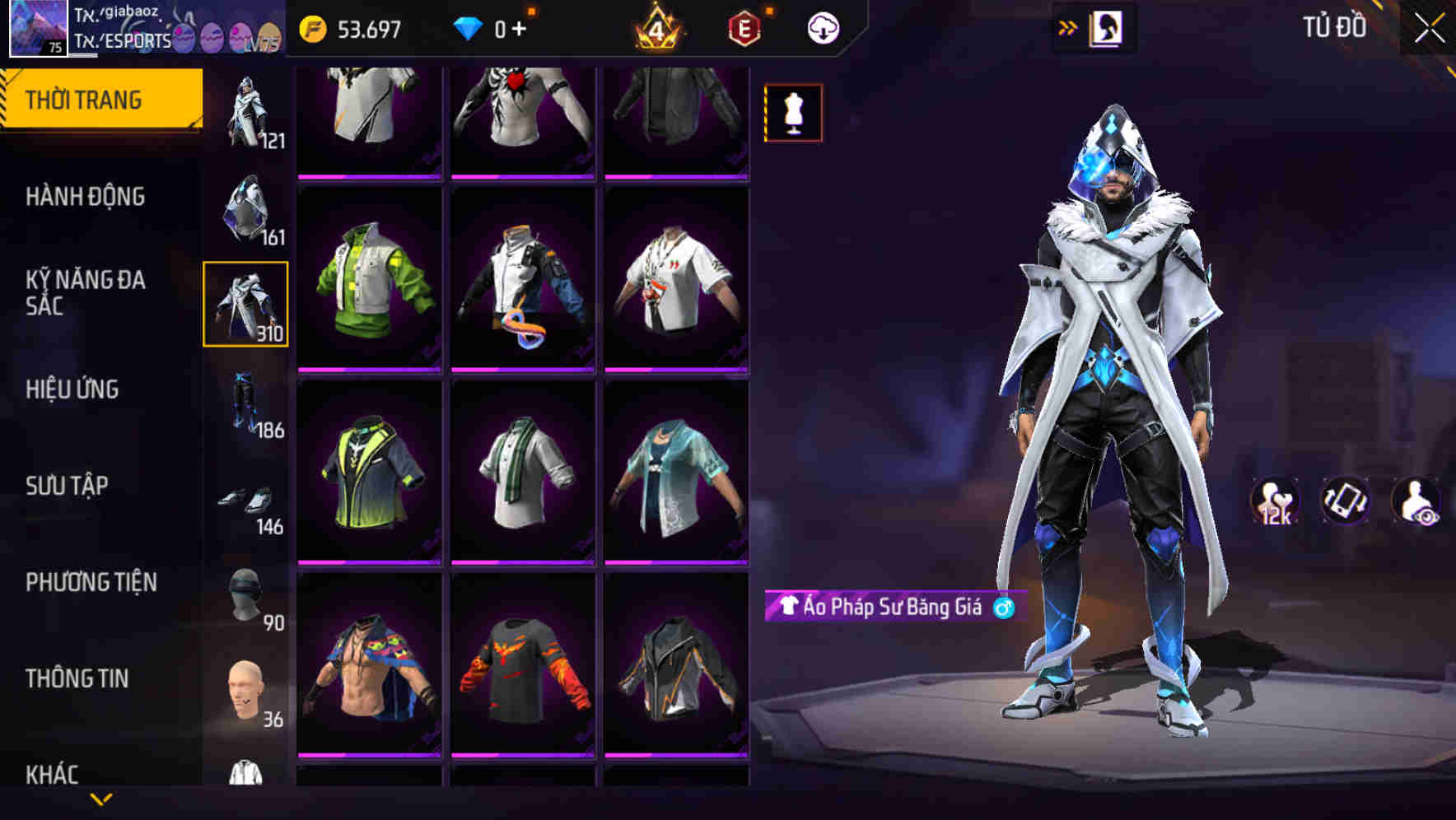Switch to the shoes category with 146 items
This screenshot has height=820, width=1456.
tap(246, 498)
